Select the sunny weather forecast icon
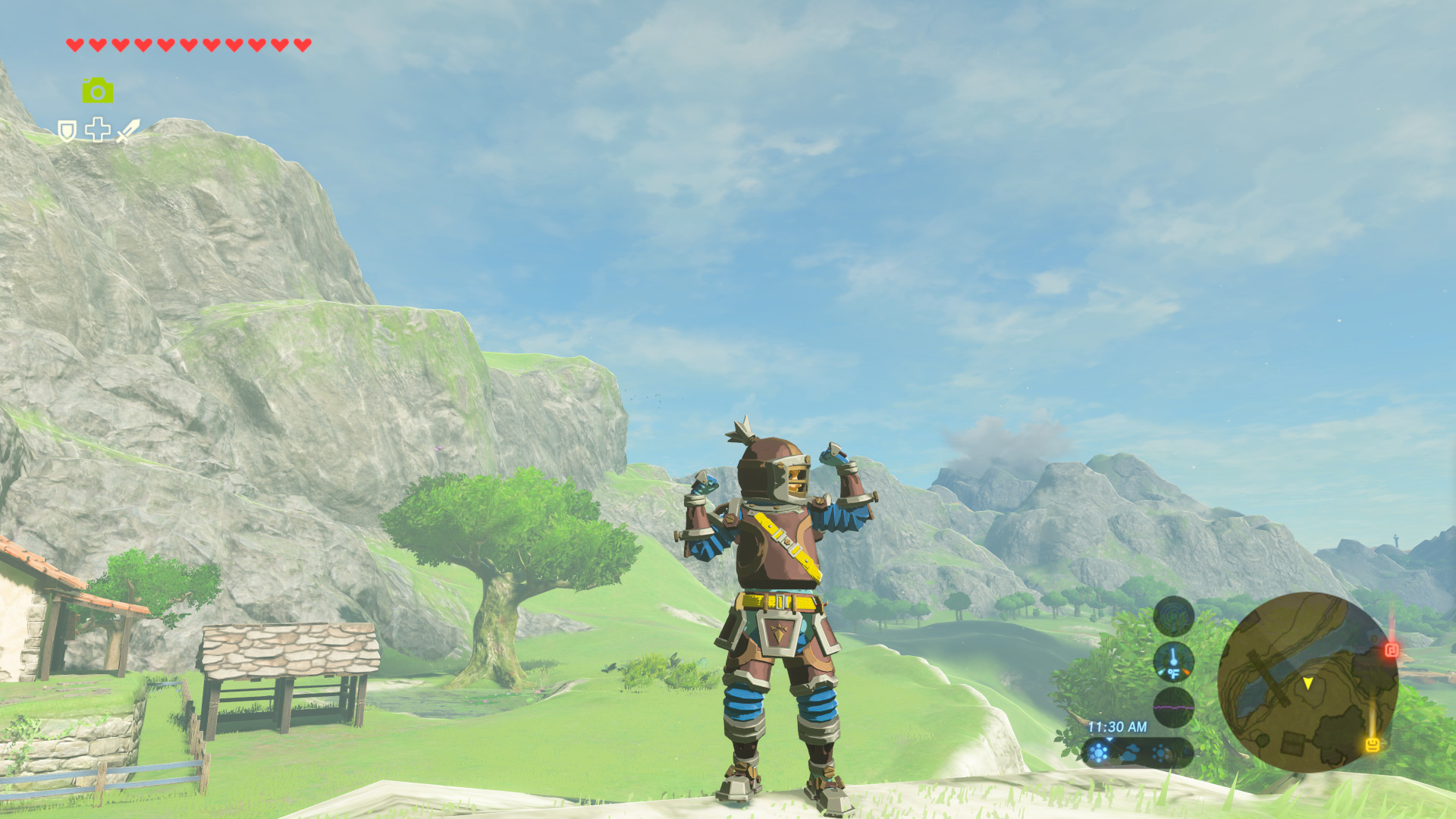Viewport: 1456px width, 819px height. click(1098, 752)
